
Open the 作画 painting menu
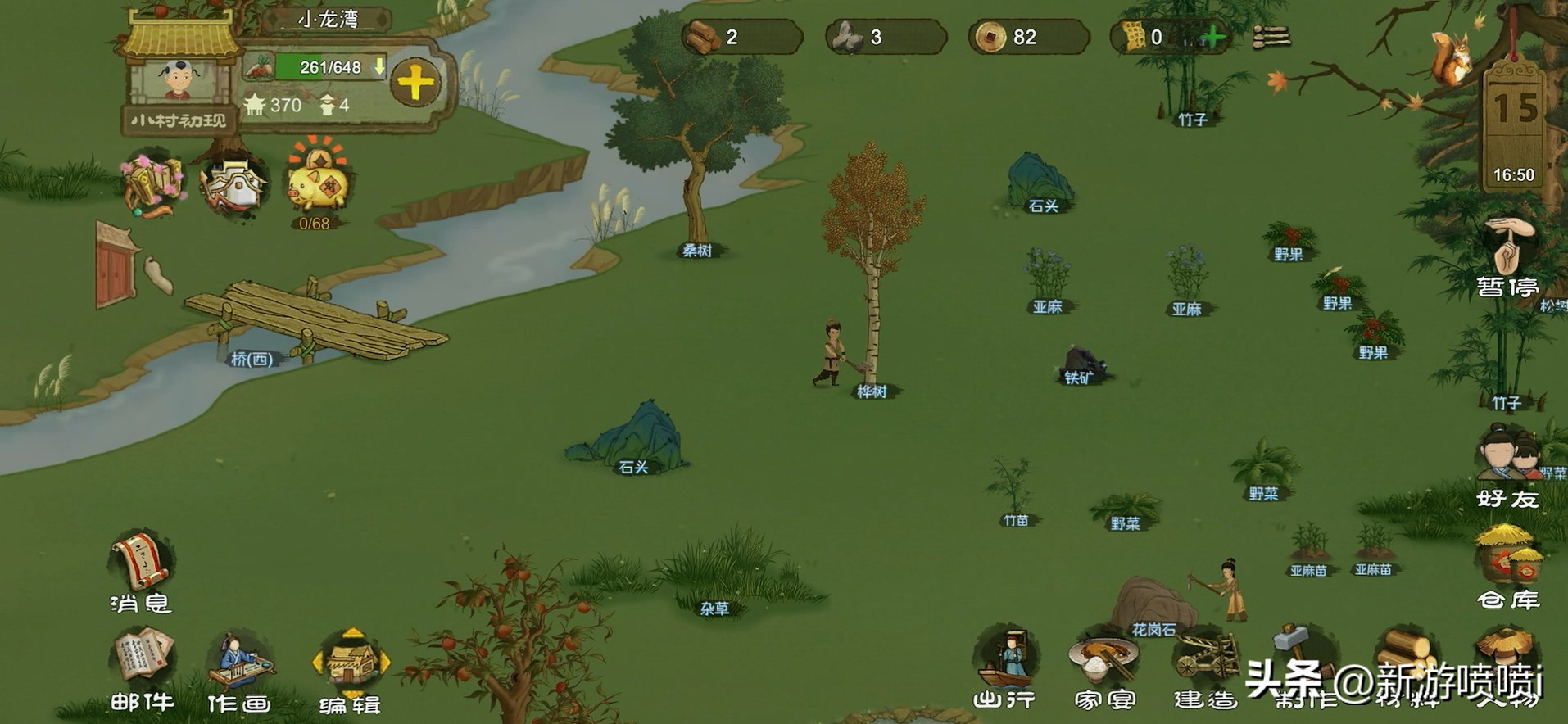coord(238,663)
